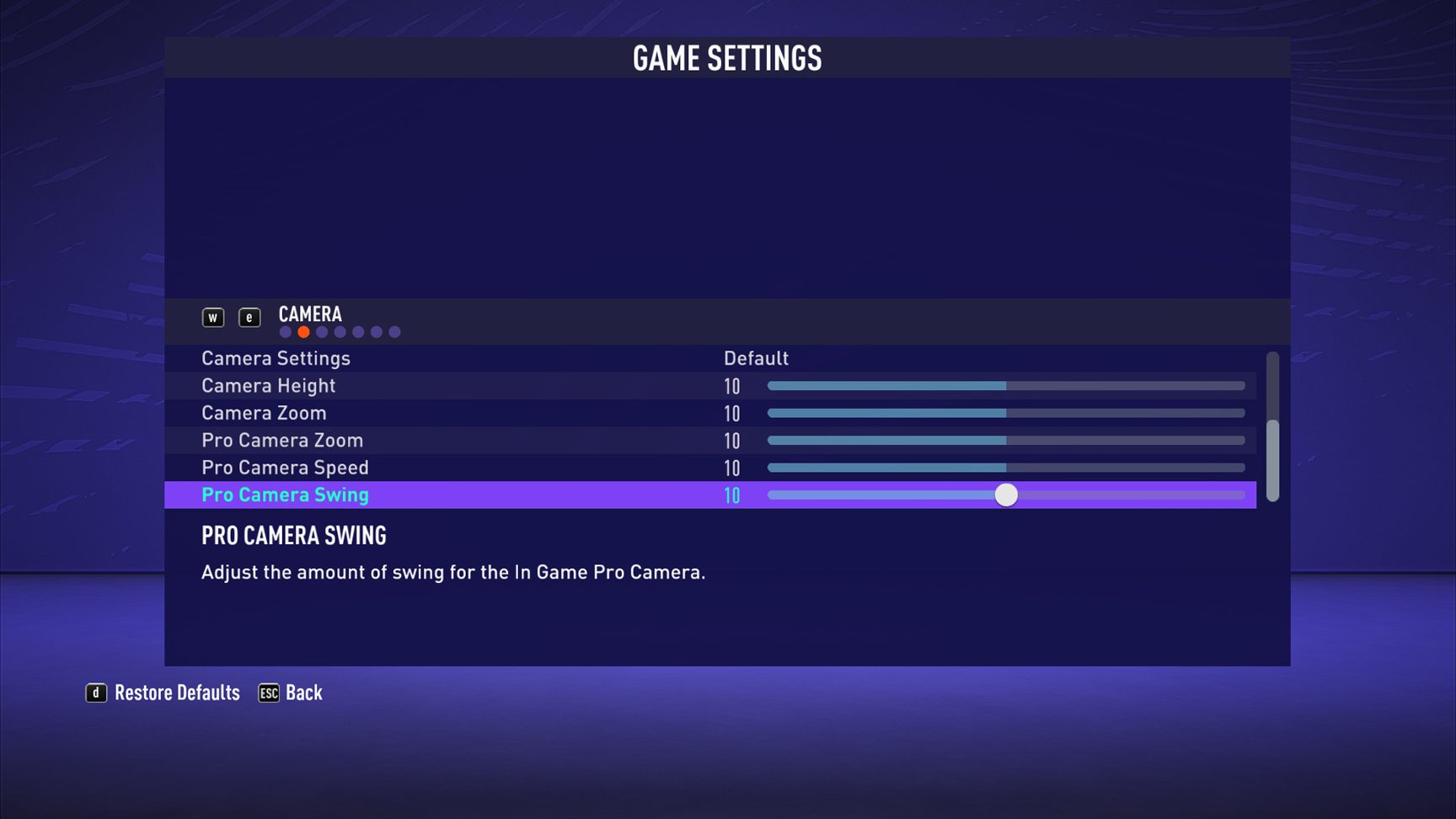Switch to the CAMERA settings section
The image size is (1456, 819).
tap(309, 314)
